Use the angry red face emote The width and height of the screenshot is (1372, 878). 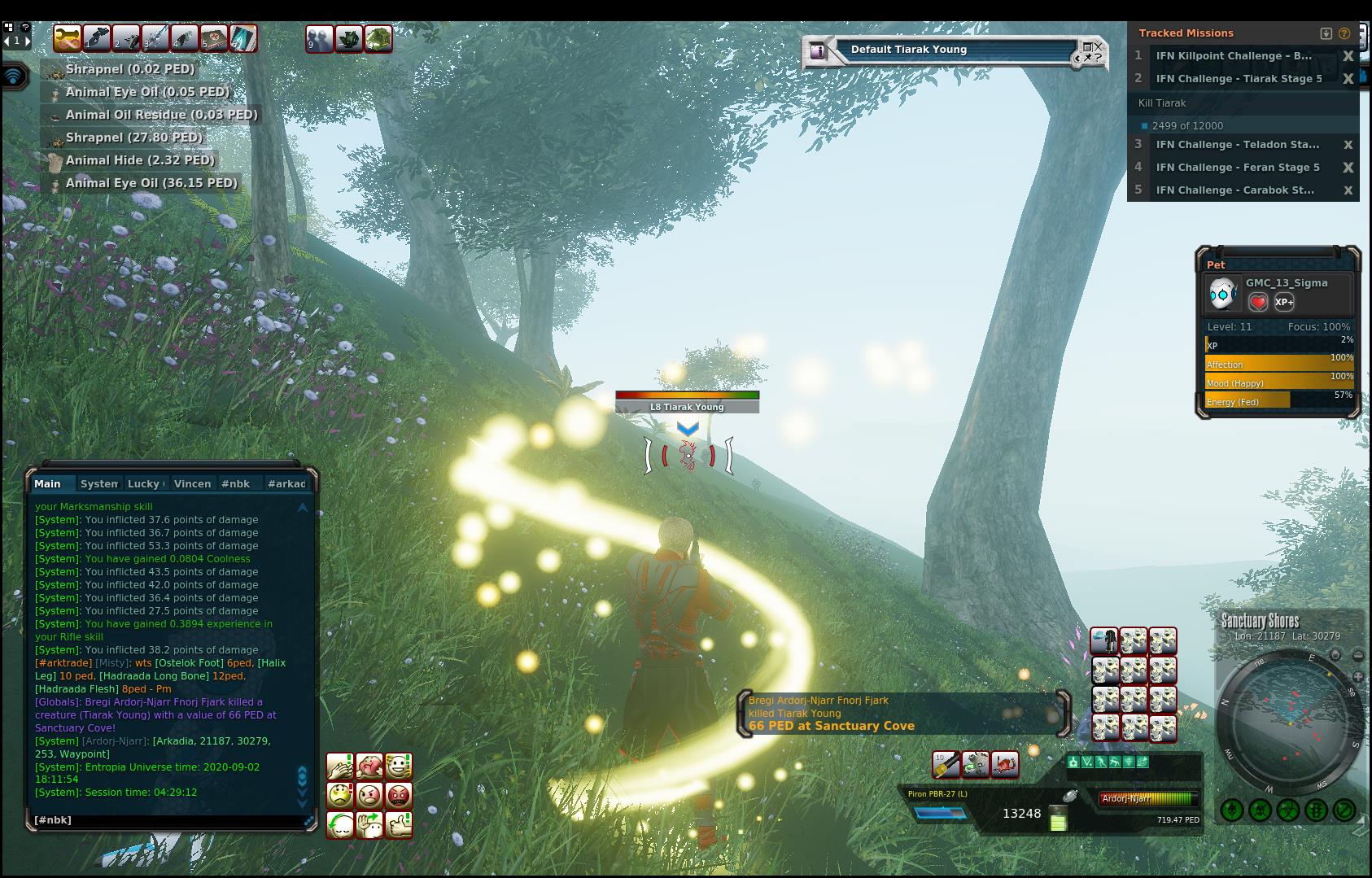[399, 795]
